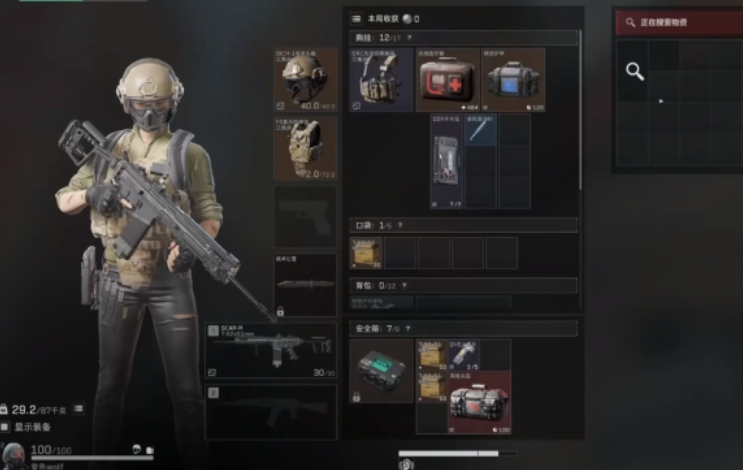
Task: Select the chest rig item
Action: pos(381,79)
